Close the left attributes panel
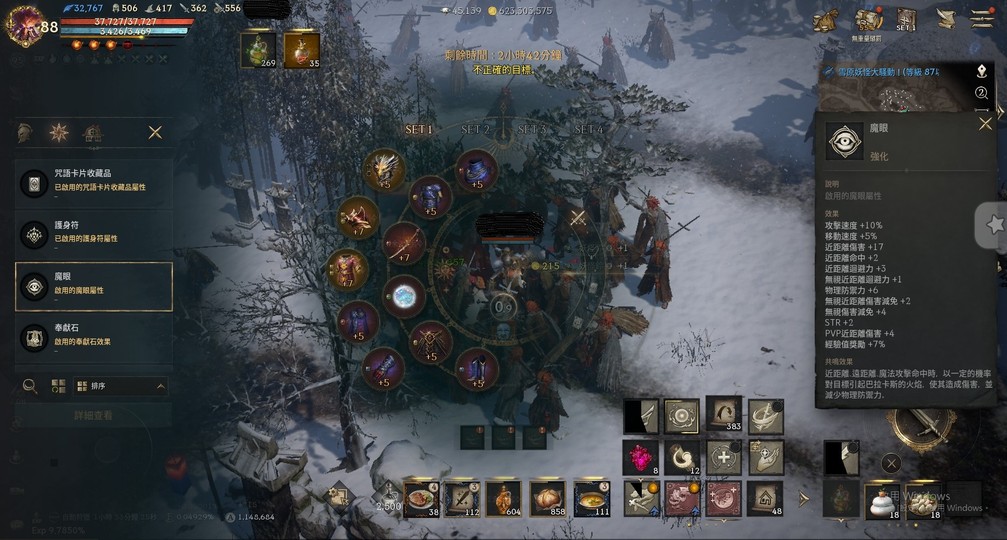This screenshot has width=1007, height=540. (x=155, y=132)
